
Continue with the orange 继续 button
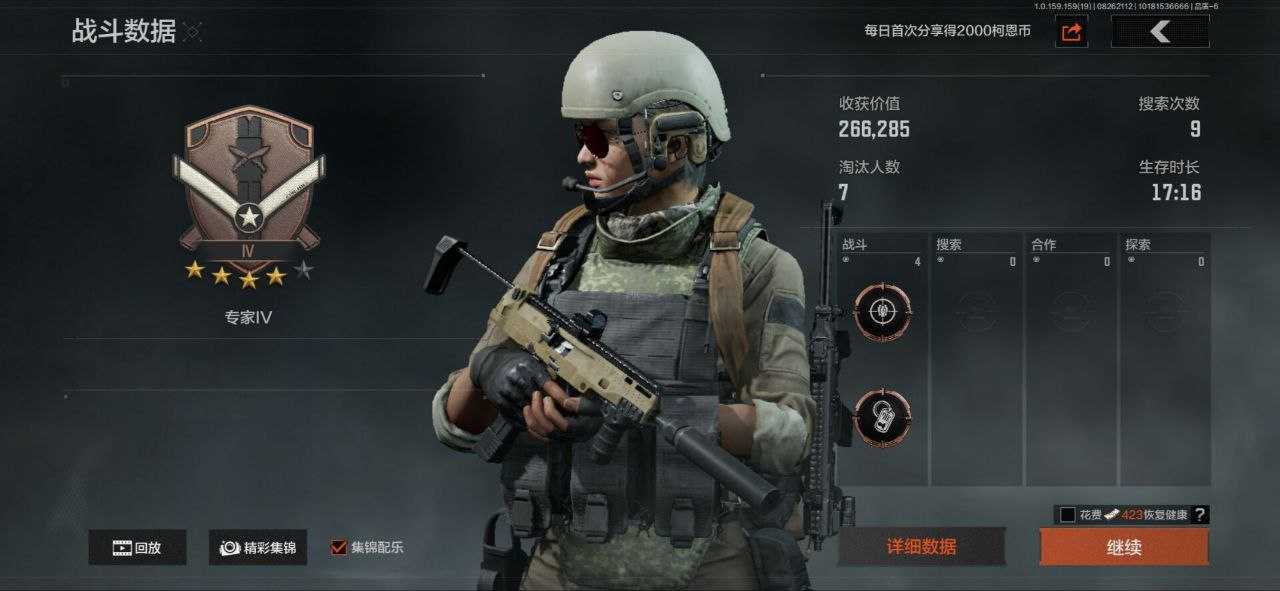(1123, 547)
